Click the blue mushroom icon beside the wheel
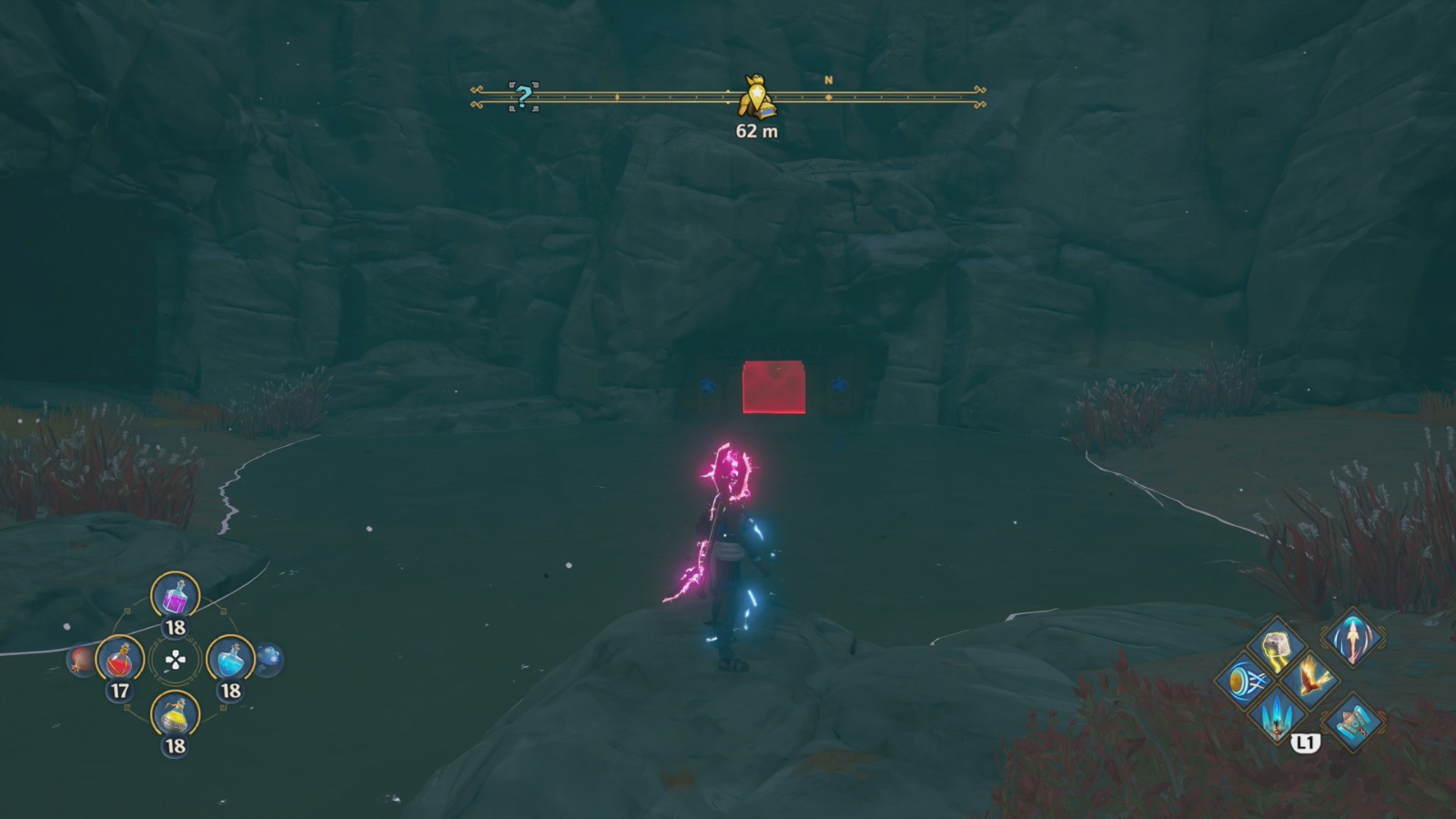 pos(269,658)
